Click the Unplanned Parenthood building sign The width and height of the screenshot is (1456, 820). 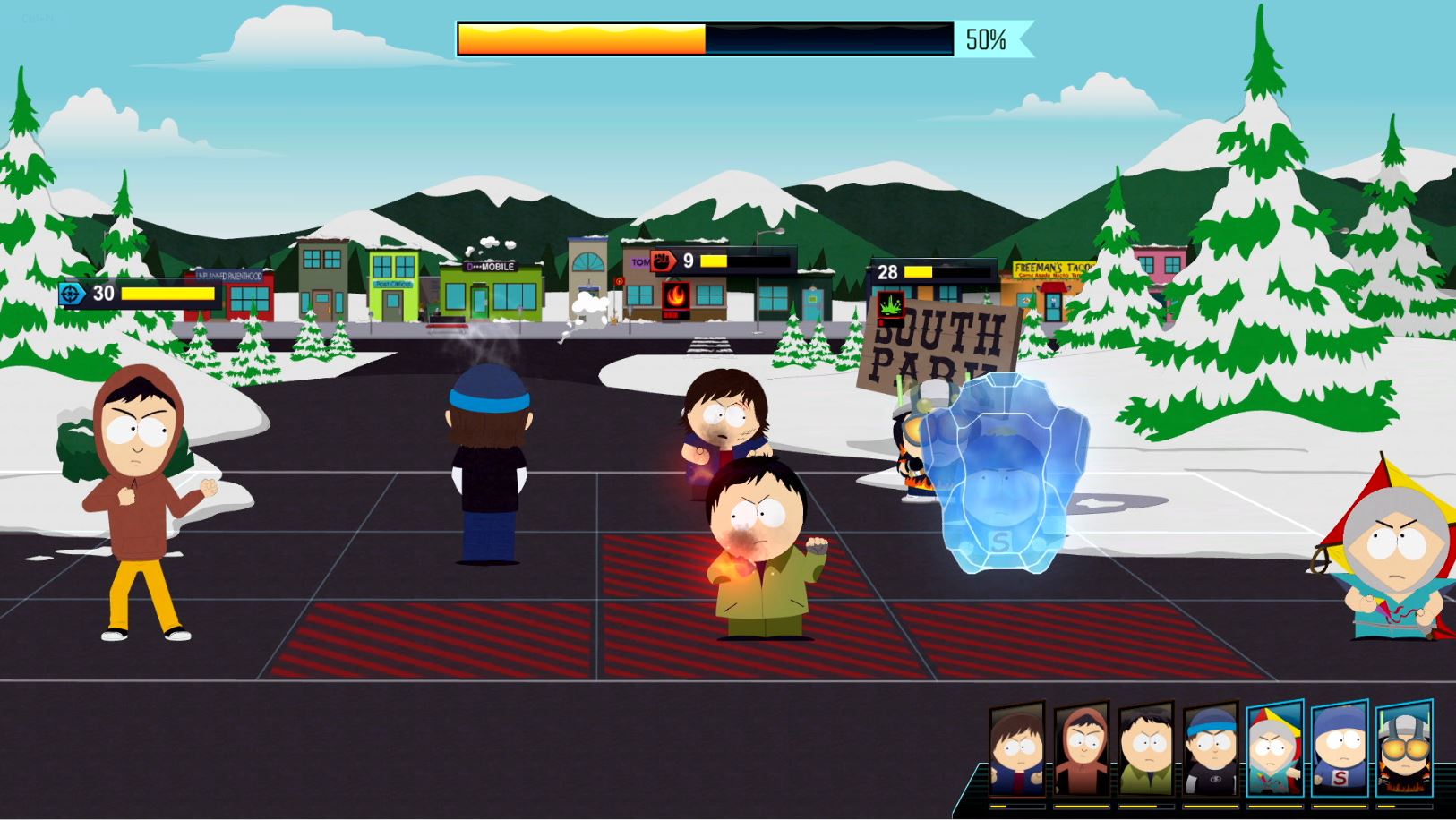(229, 276)
